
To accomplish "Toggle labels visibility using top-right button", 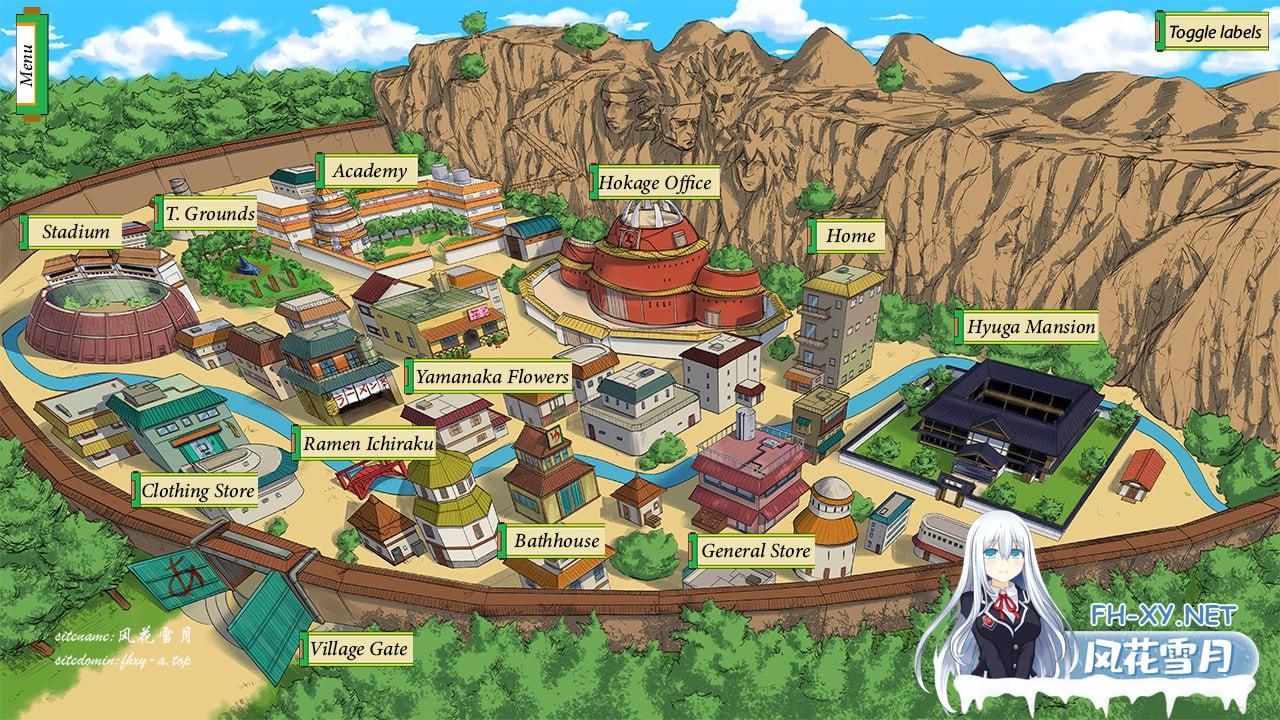I will tap(1213, 31).
